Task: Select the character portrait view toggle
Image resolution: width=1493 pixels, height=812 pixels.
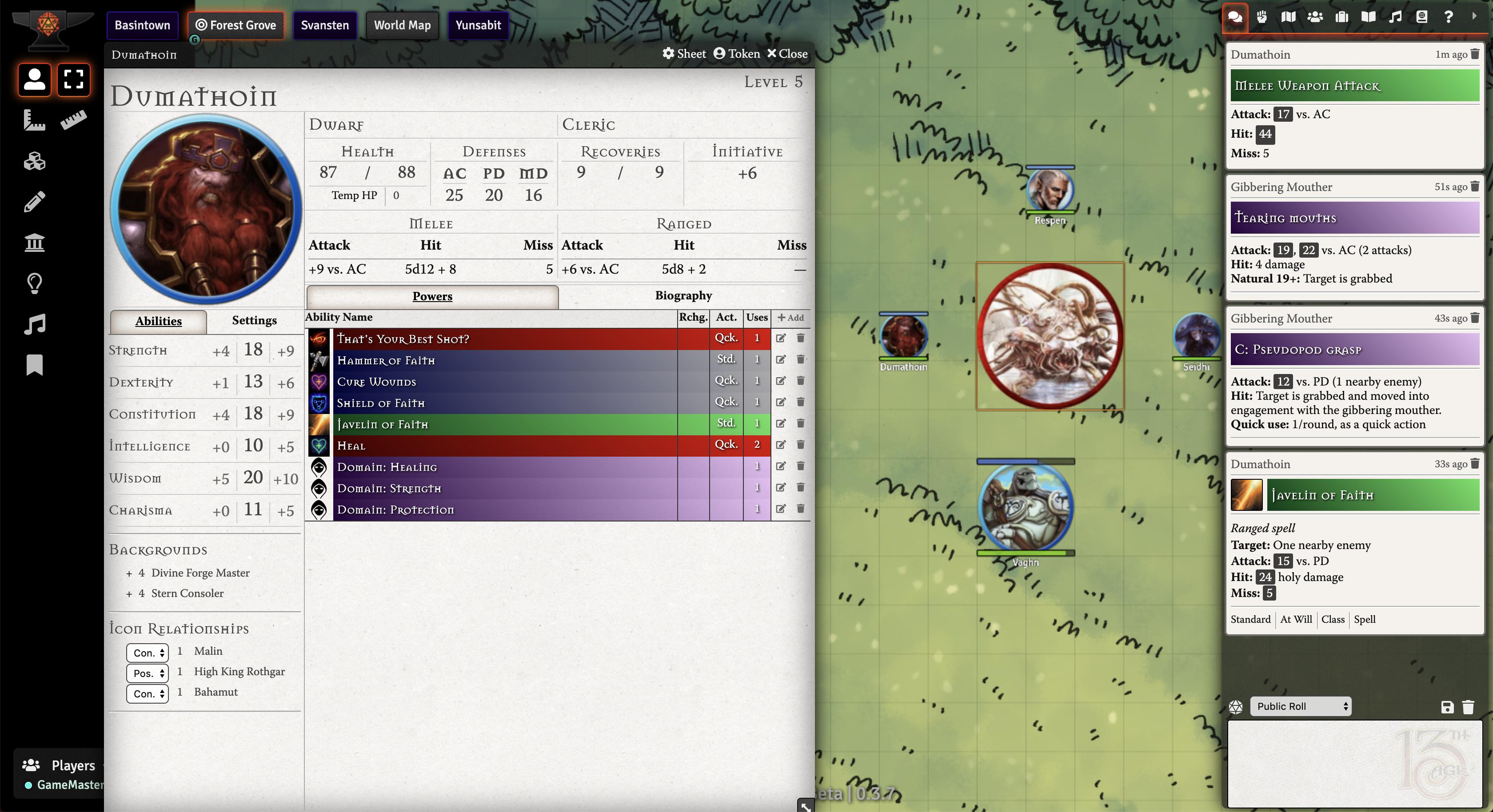Action: (34, 80)
